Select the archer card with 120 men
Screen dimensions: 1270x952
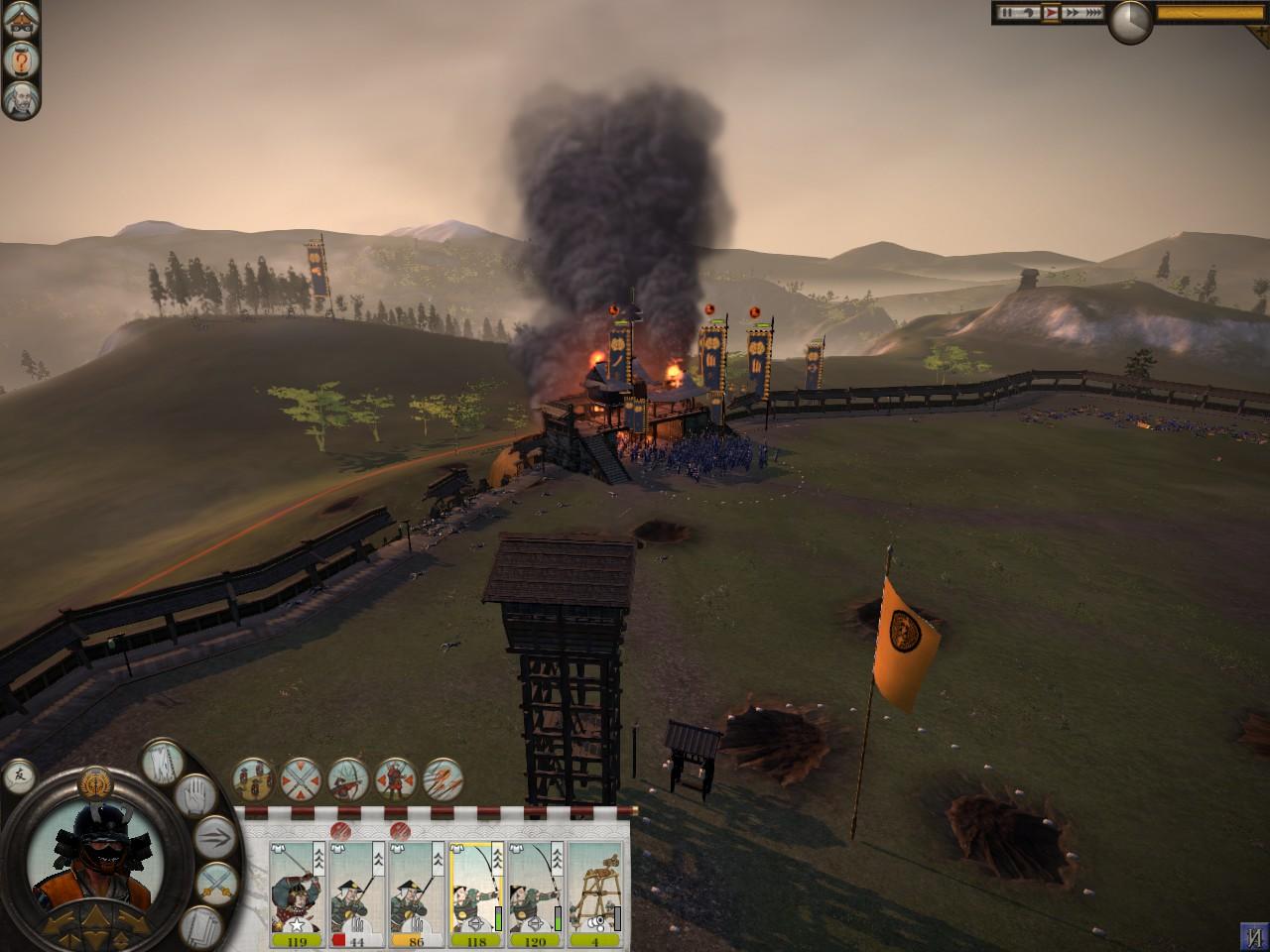[x=536, y=889]
